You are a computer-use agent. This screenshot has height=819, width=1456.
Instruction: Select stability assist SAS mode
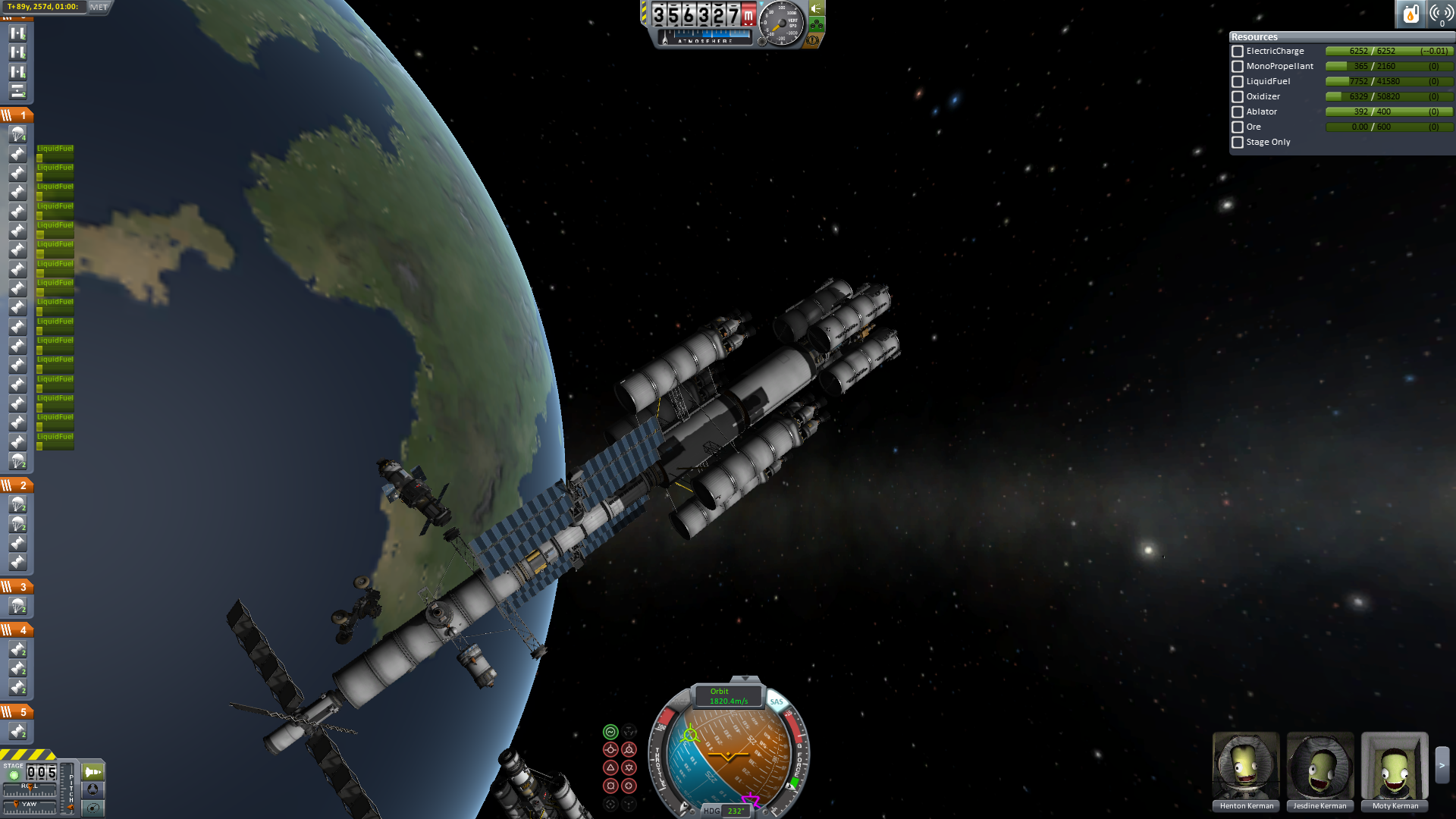coord(610,732)
